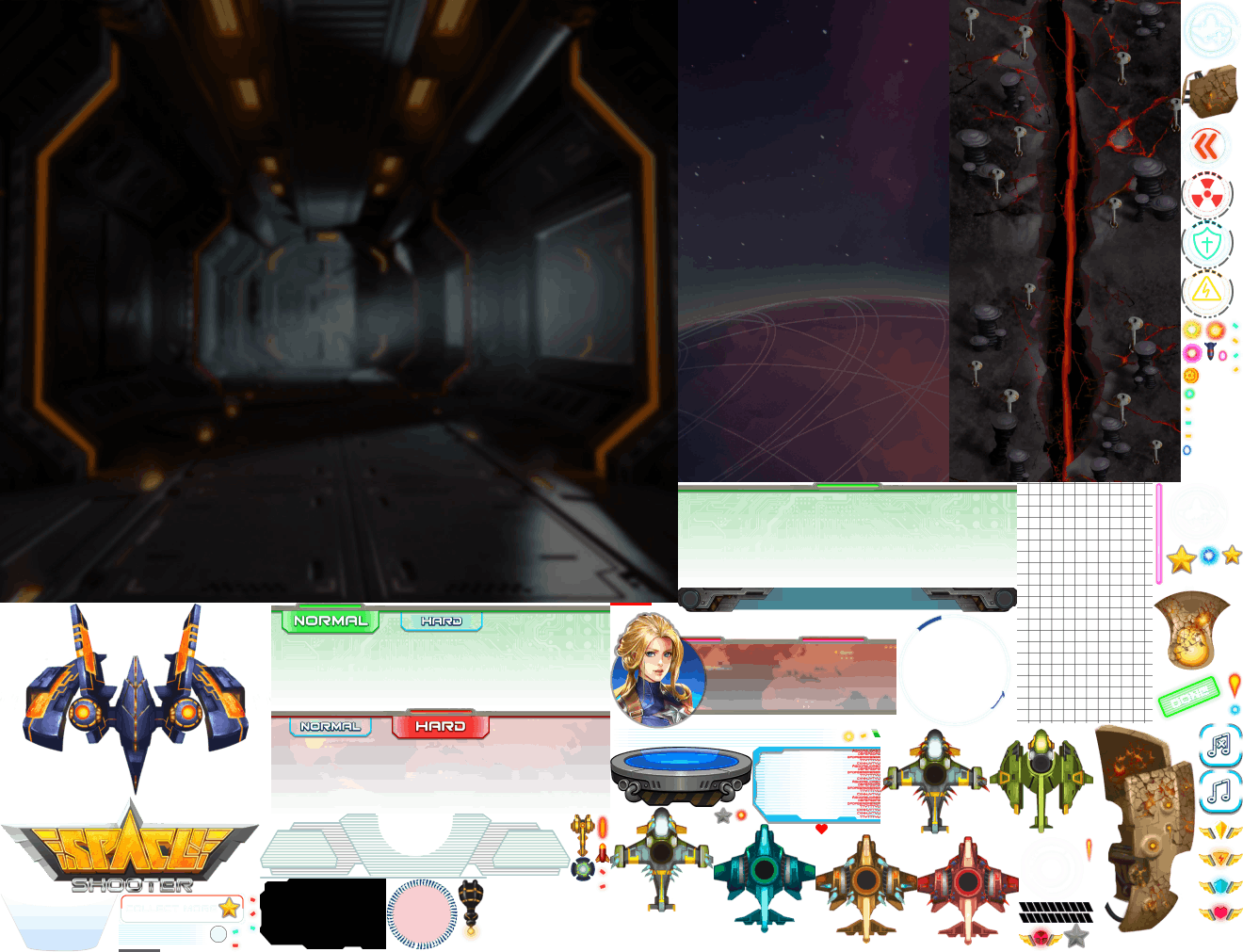1243x952 pixels.
Task: Switch to the outlined HARD tab on green panel
Action: (x=442, y=621)
